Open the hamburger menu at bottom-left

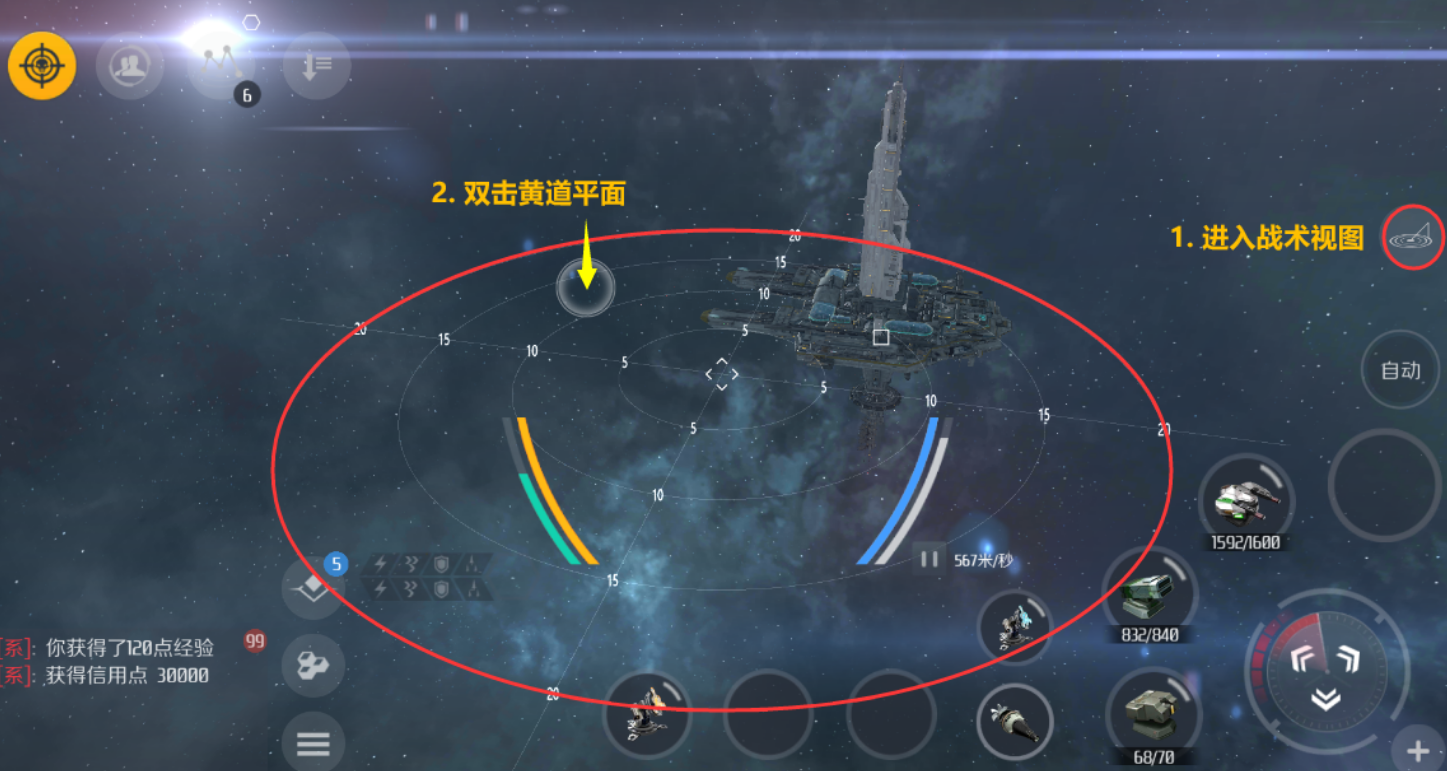[313, 744]
